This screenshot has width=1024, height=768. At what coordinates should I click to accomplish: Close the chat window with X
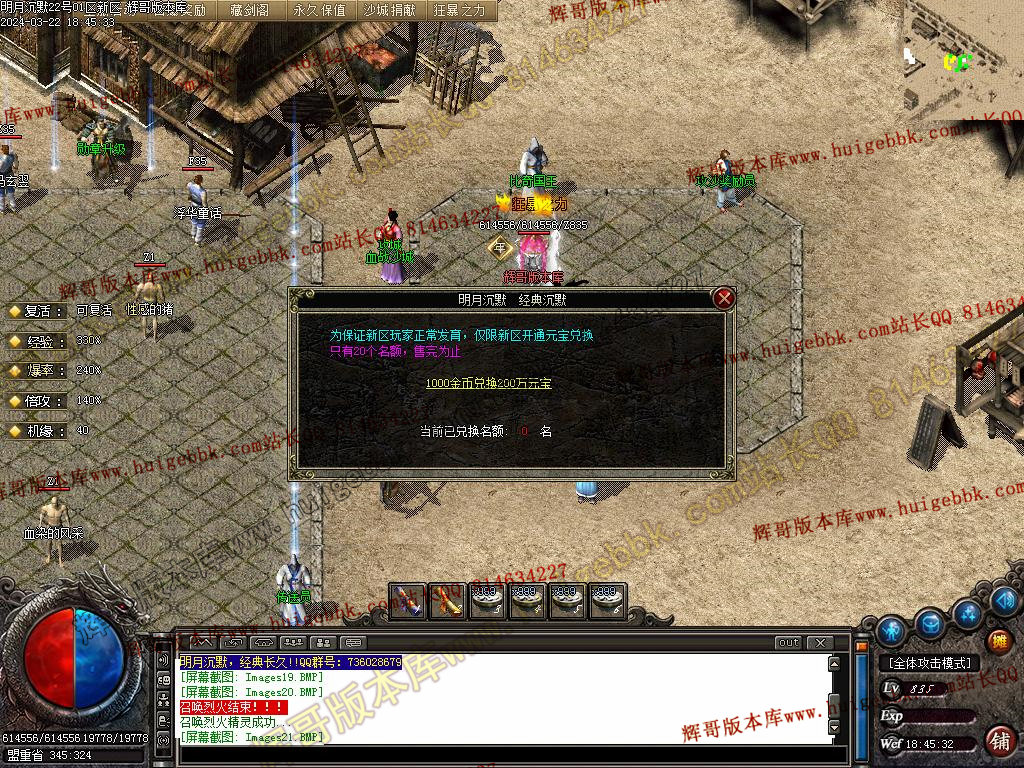(820, 643)
